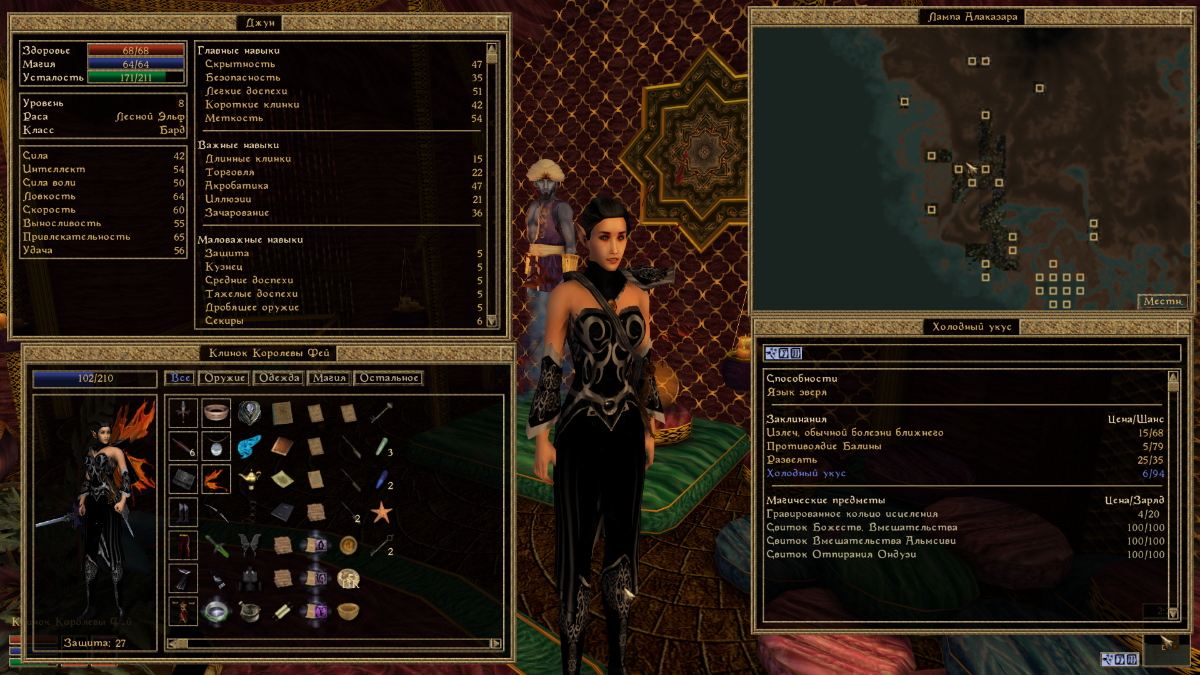Select the equipped fire wings slot
Viewport: 1200px width, 675px height.
pyautogui.click(x=216, y=479)
